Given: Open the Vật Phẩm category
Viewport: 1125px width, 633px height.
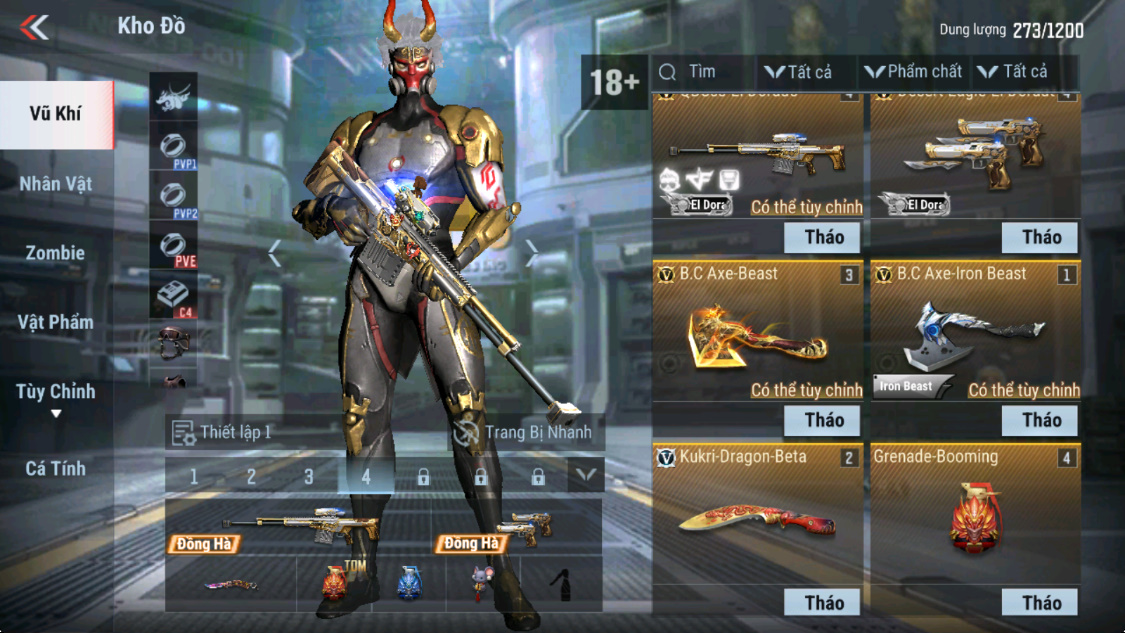Looking at the screenshot, I should pyautogui.click(x=56, y=322).
